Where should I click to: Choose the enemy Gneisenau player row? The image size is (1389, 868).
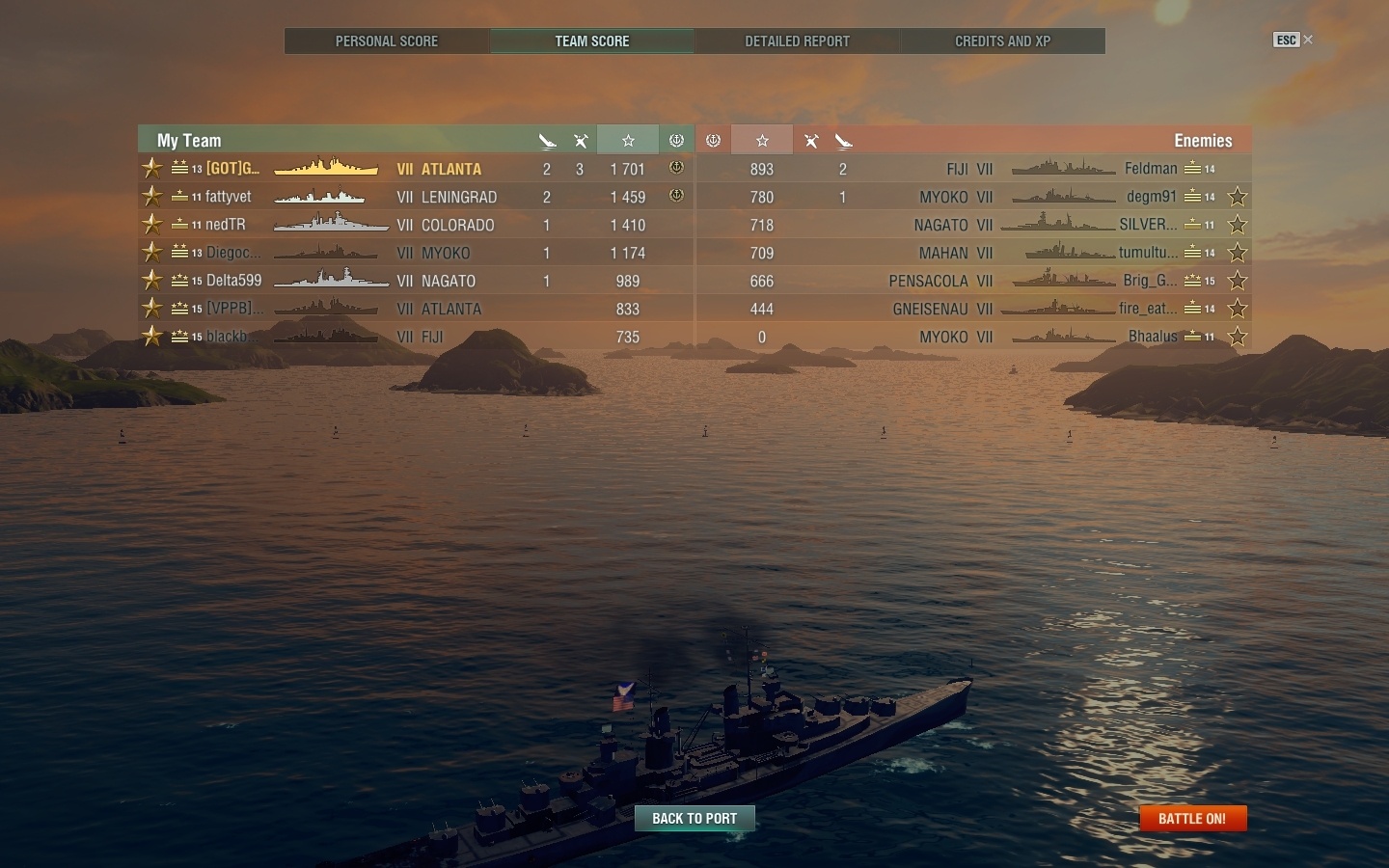tap(974, 309)
